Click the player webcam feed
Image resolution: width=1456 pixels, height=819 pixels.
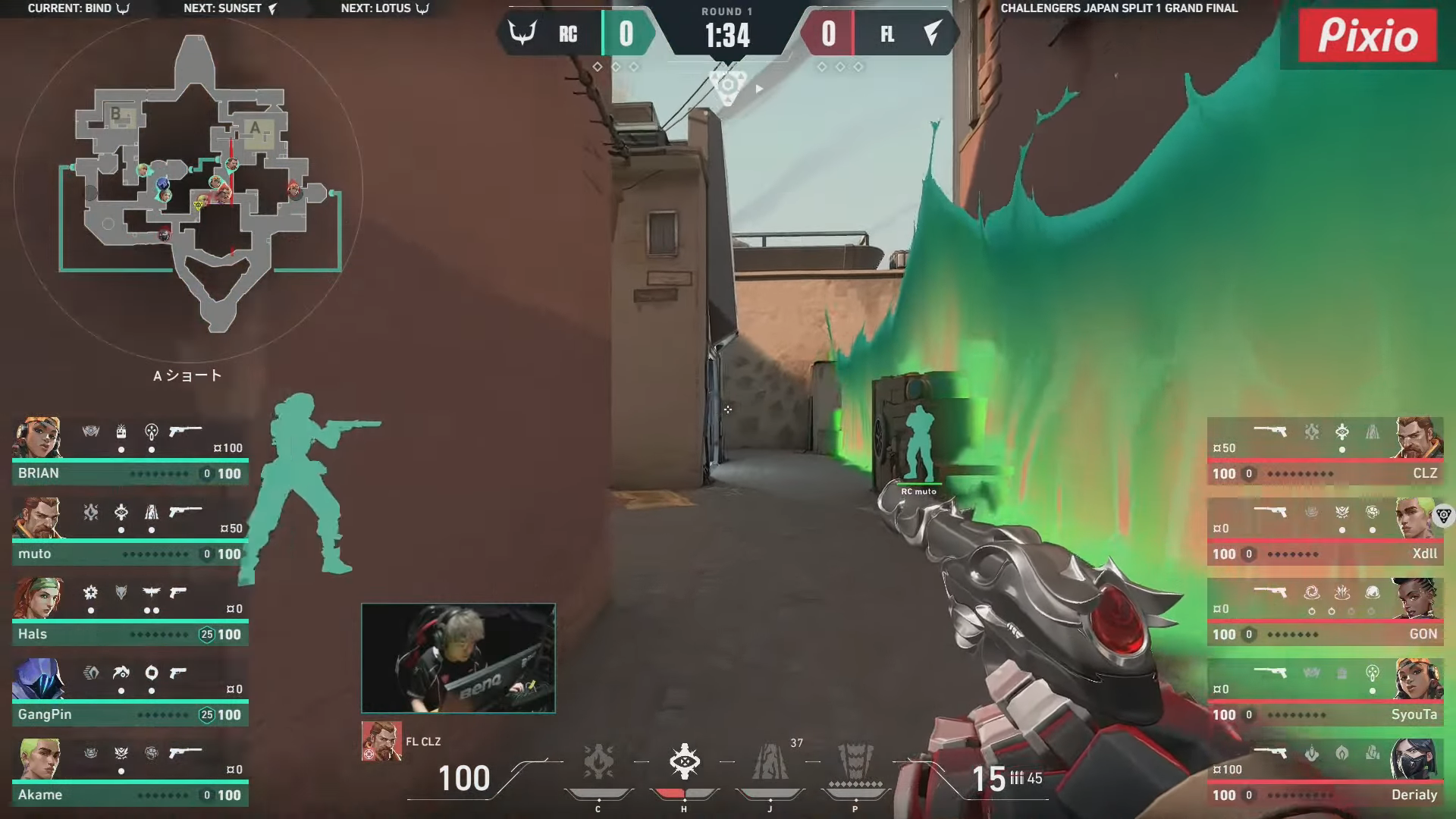(458, 658)
